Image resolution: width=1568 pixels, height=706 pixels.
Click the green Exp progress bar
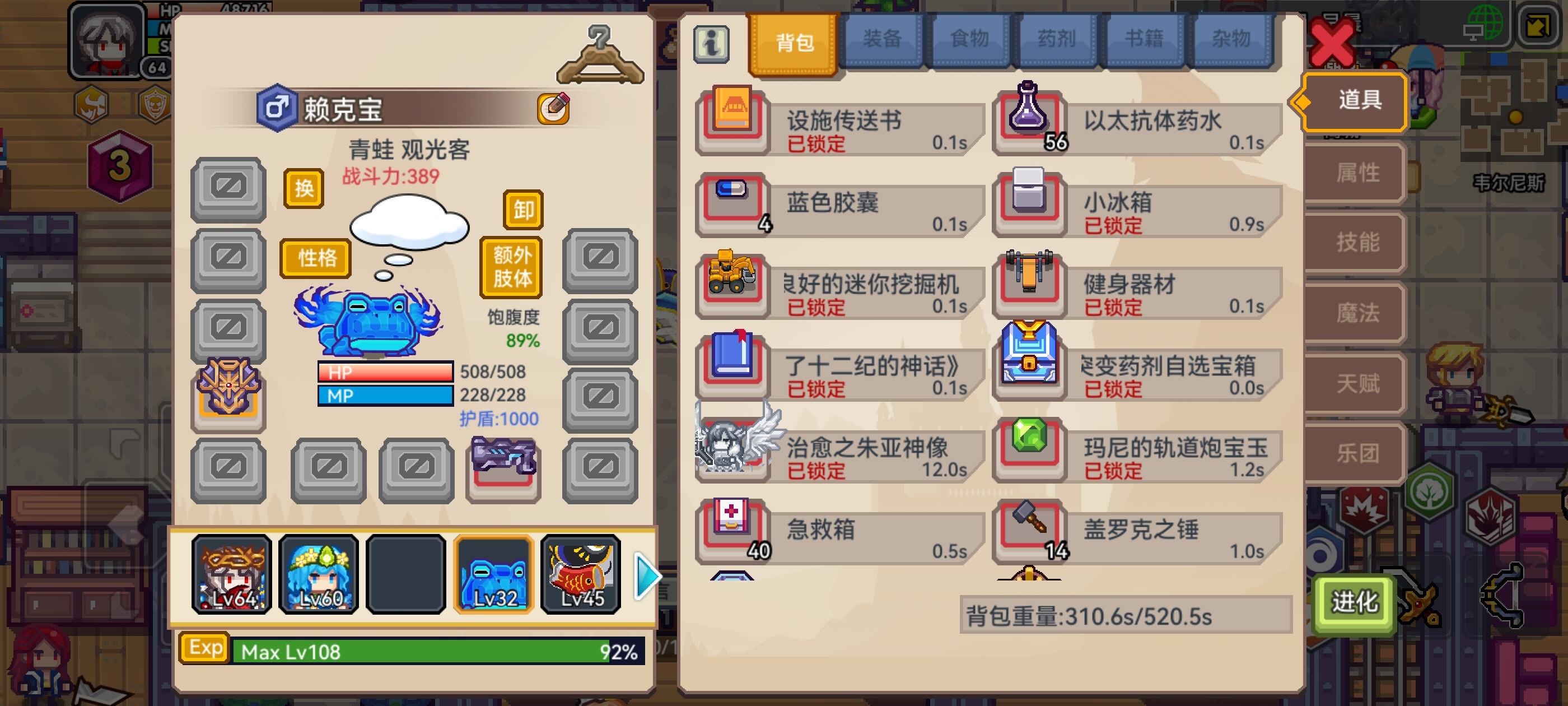pos(426,652)
